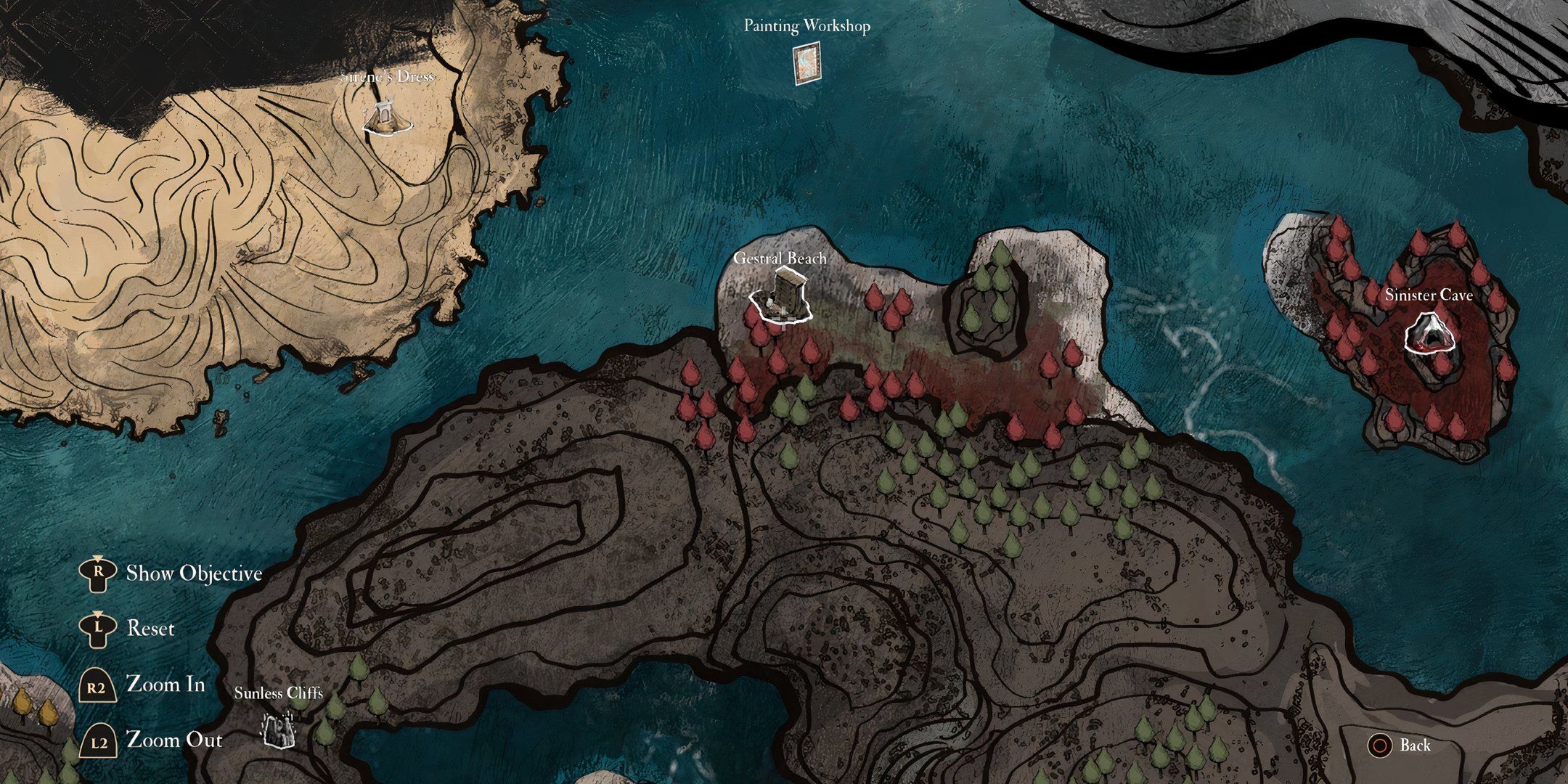This screenshot has height=784, width=1568.
Task: Go Back from the map screen
Action: tap(1400, 746)
